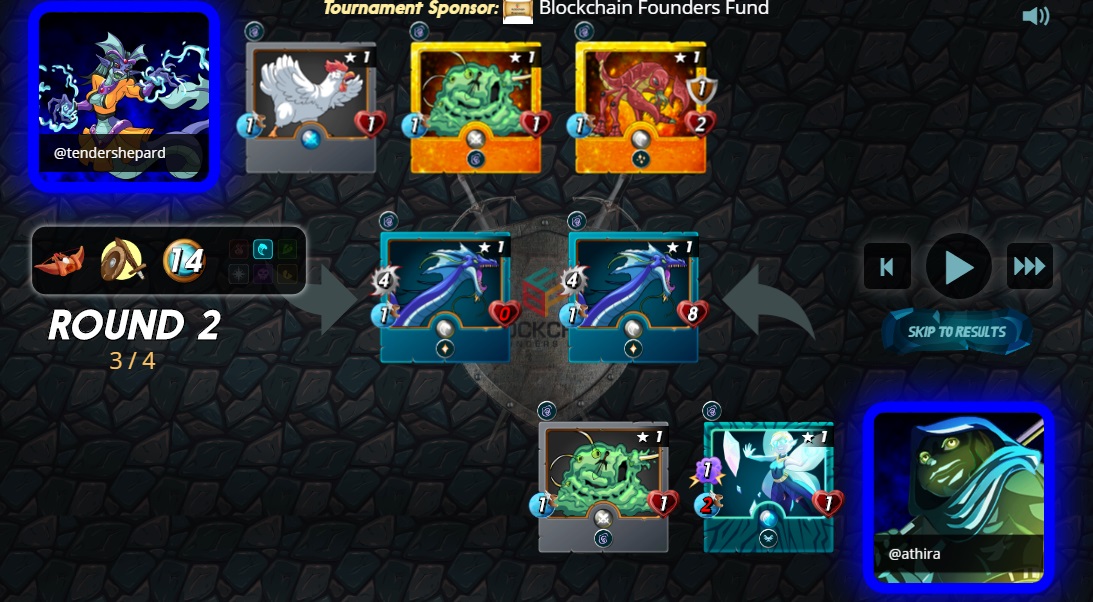1093x602 pixels.
Task: Toggle the sound speaker icon
Action: pyautogui.click(x=1035, y=16)
